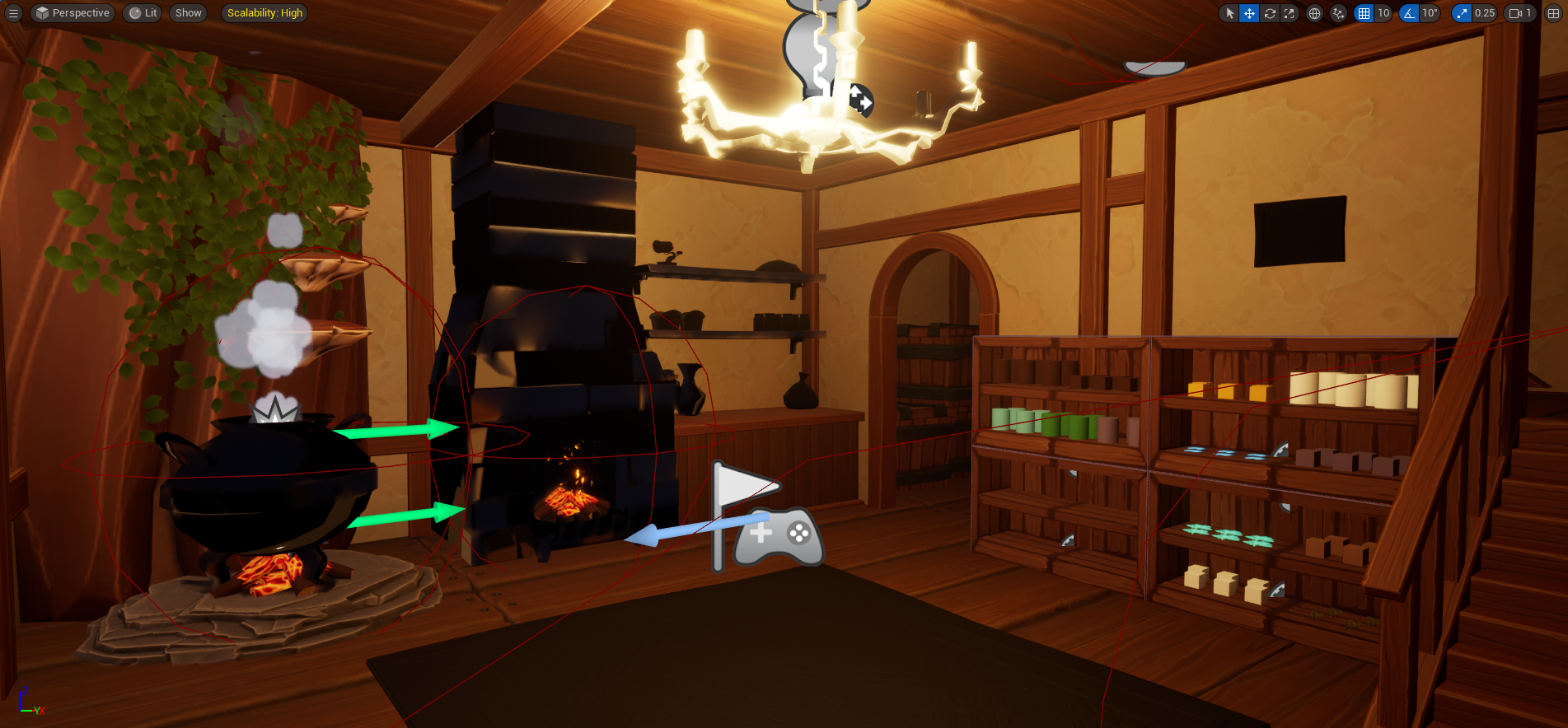Click the scale snap value 0.25
Screen dimensions: 1568x728
point(1484,13)
